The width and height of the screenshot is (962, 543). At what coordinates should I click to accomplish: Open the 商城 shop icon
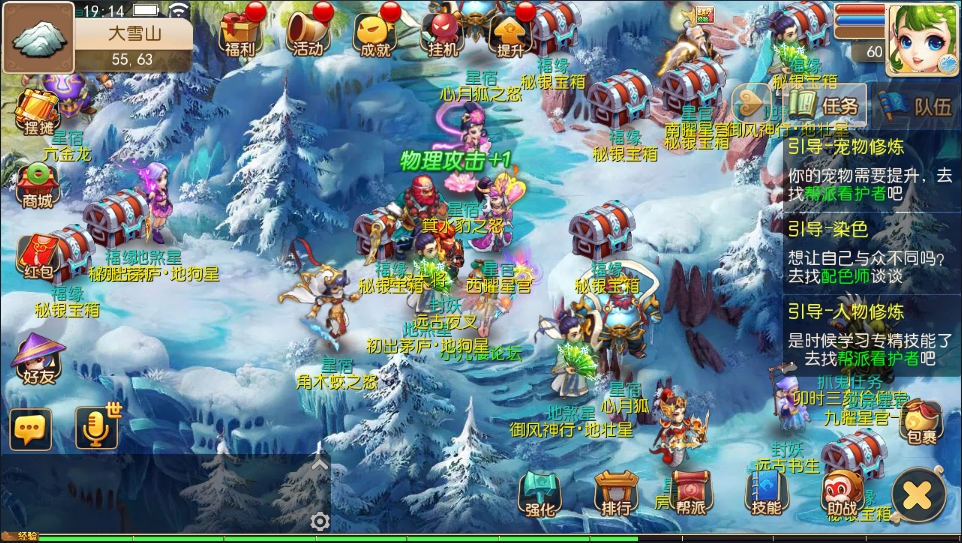38,183
